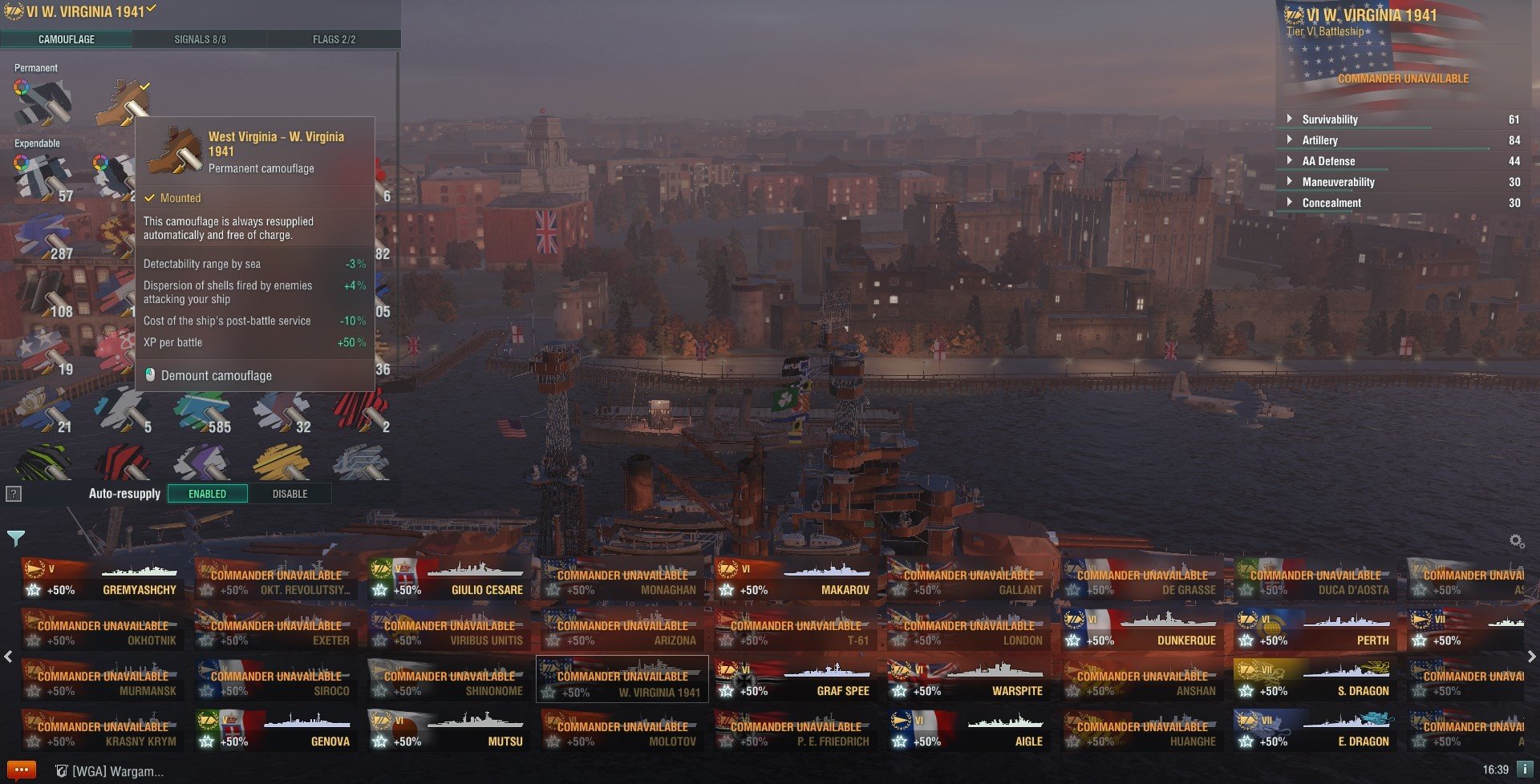Expand the Survivability stats row

point(1329,119)
